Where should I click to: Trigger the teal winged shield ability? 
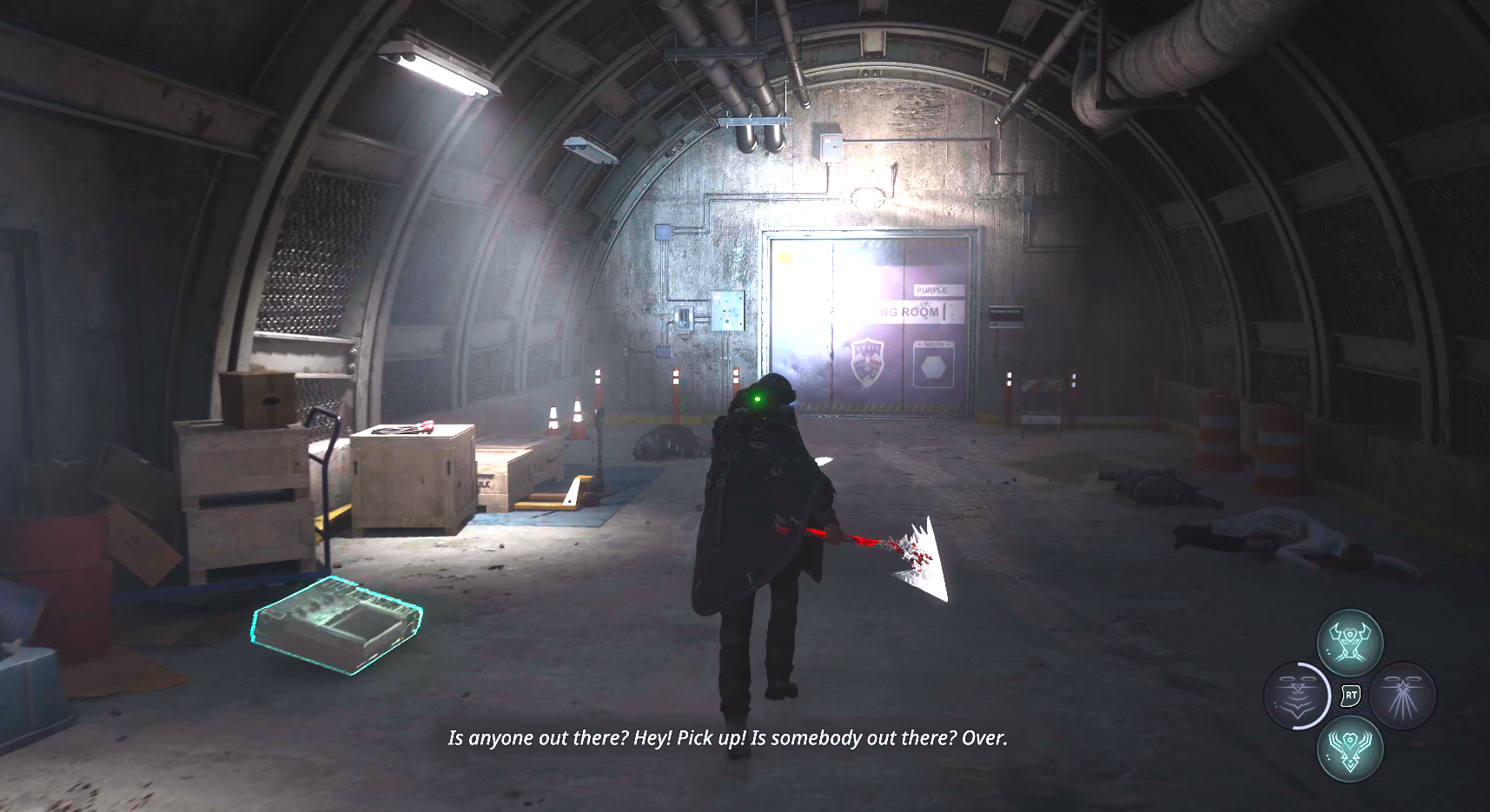pyautogui.click(x=1349, y=749)
